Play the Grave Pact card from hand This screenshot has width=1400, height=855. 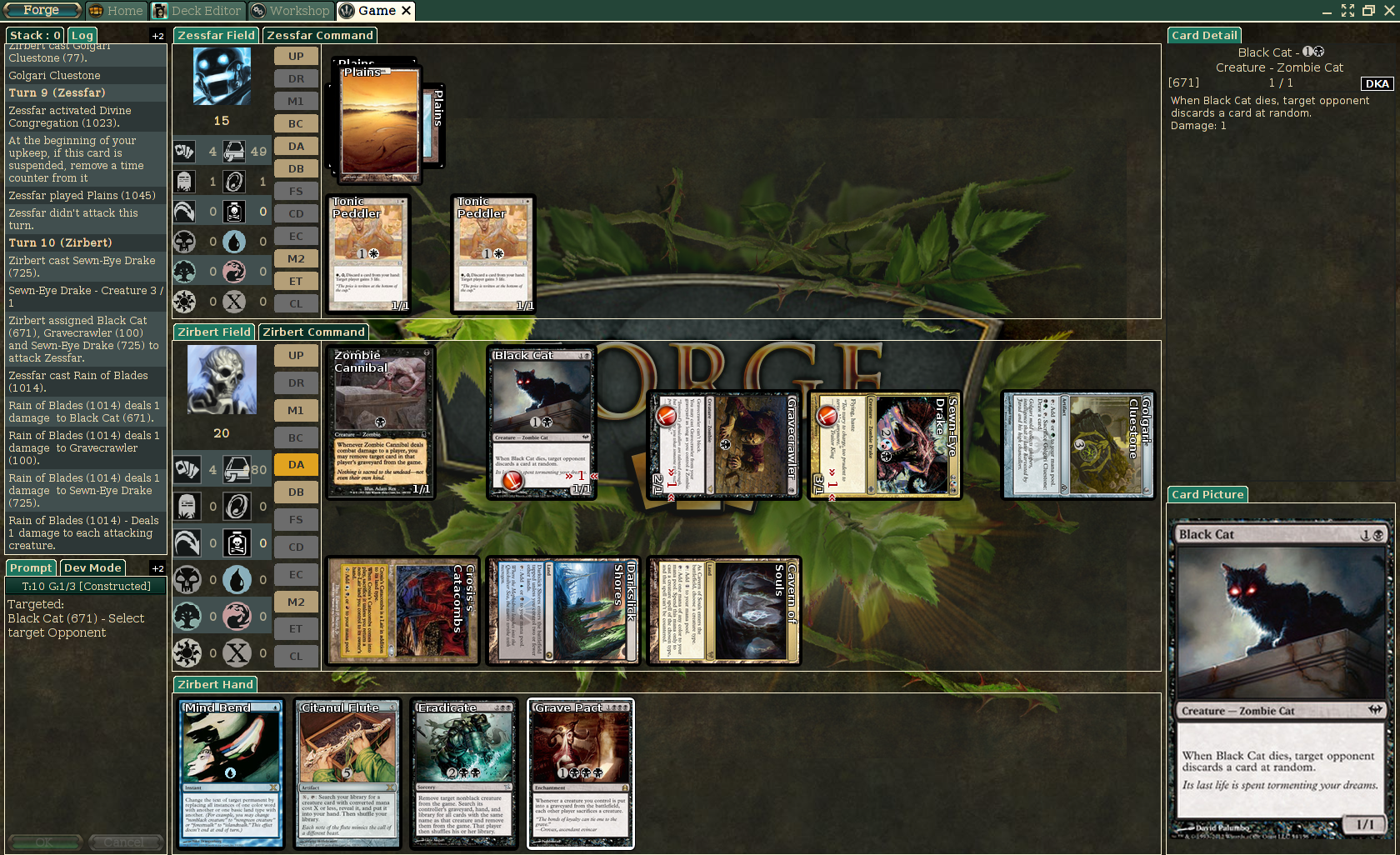[581, 773]
